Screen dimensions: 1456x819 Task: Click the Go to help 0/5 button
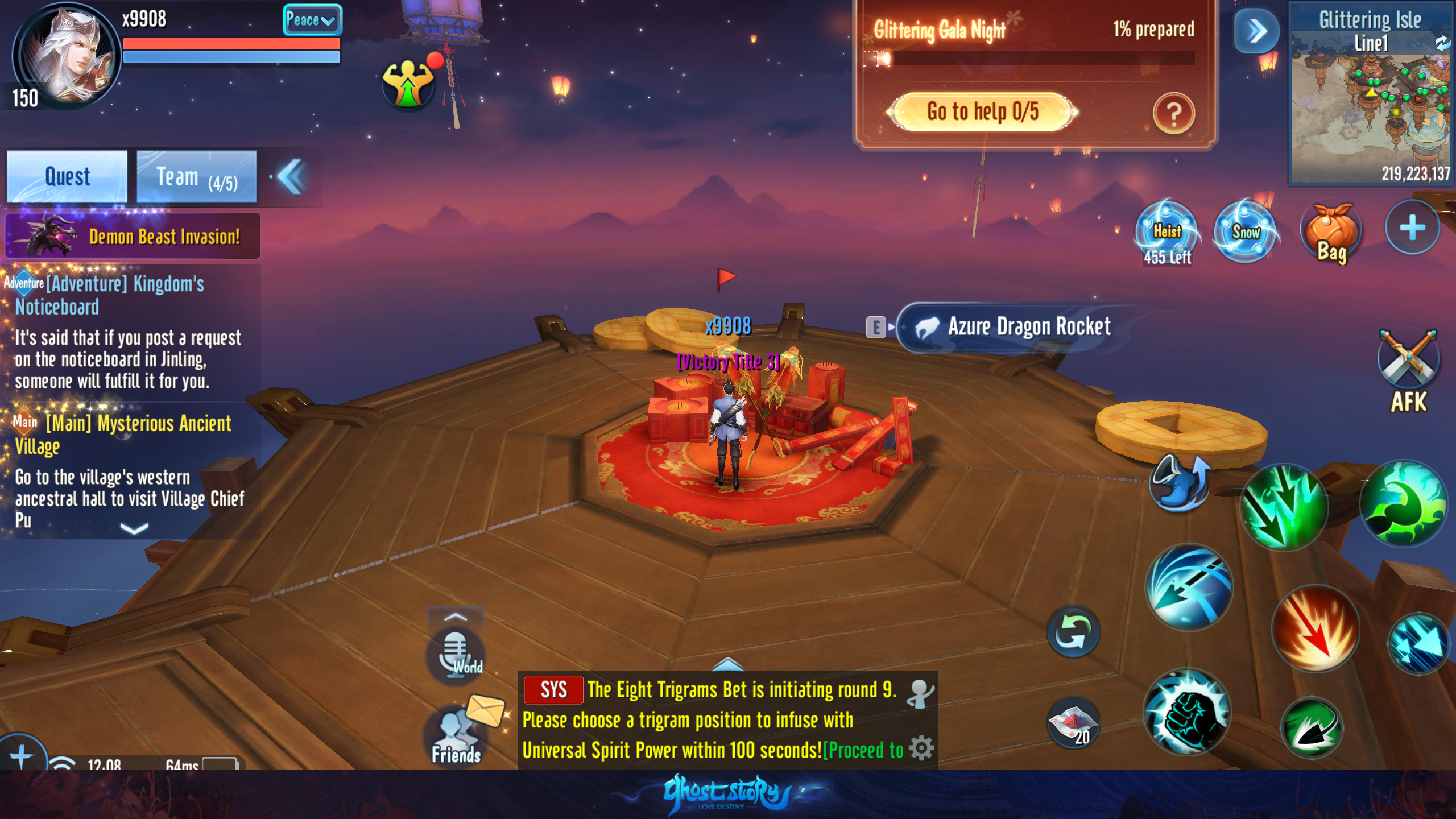982,112
